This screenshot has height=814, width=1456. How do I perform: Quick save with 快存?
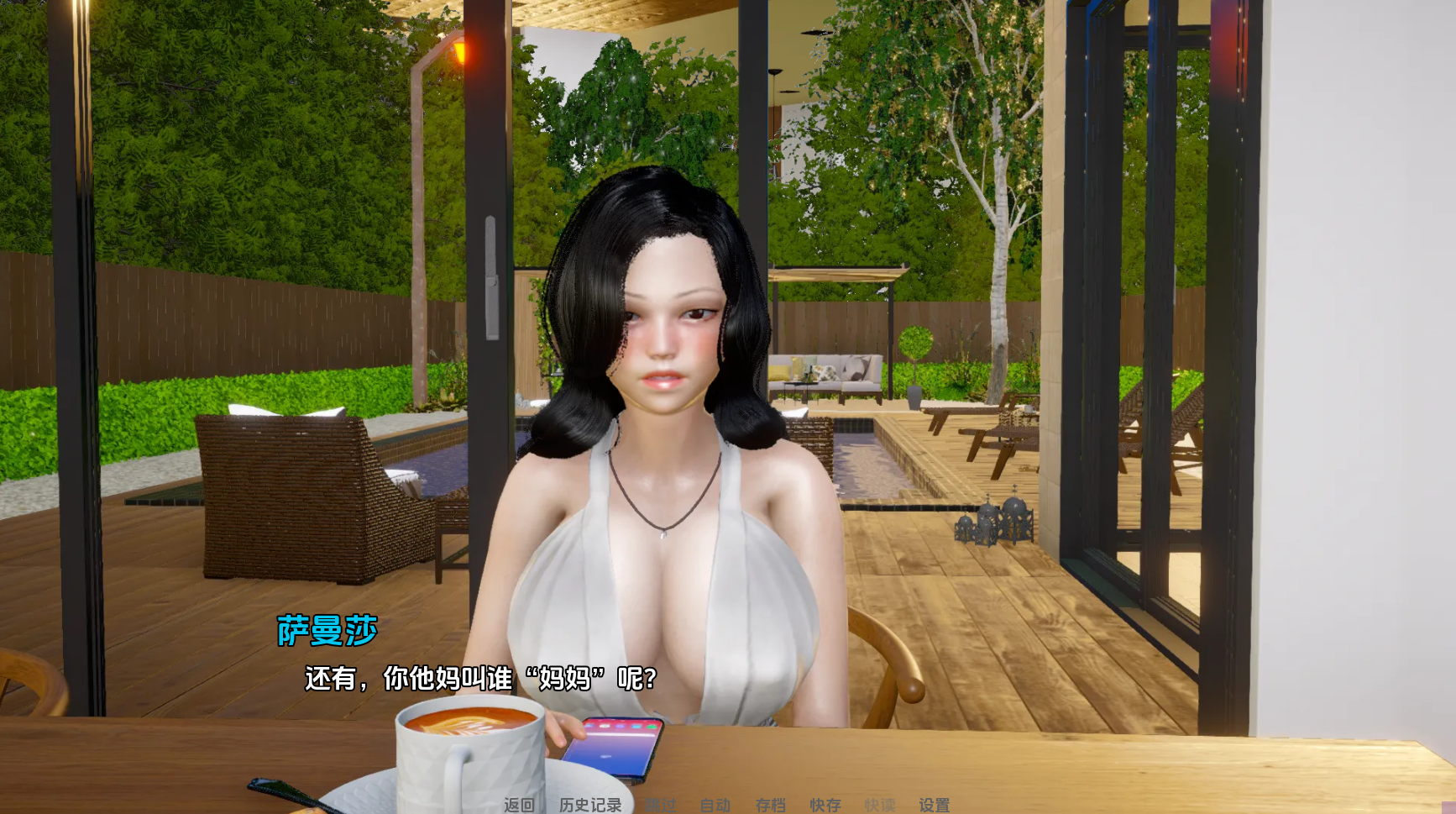click(825, 805)
